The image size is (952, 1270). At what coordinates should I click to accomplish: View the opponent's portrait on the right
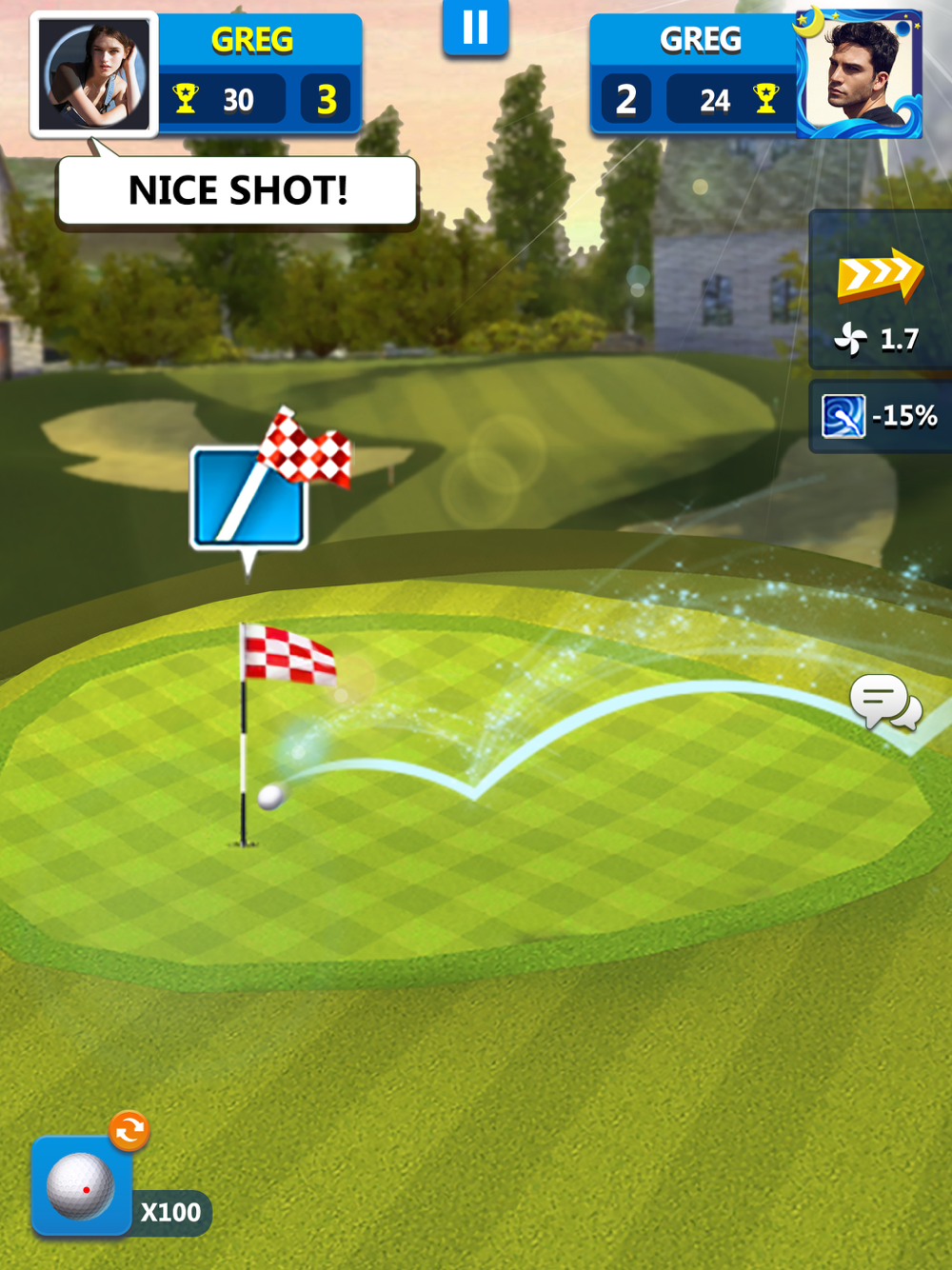[x=859, y=75]
